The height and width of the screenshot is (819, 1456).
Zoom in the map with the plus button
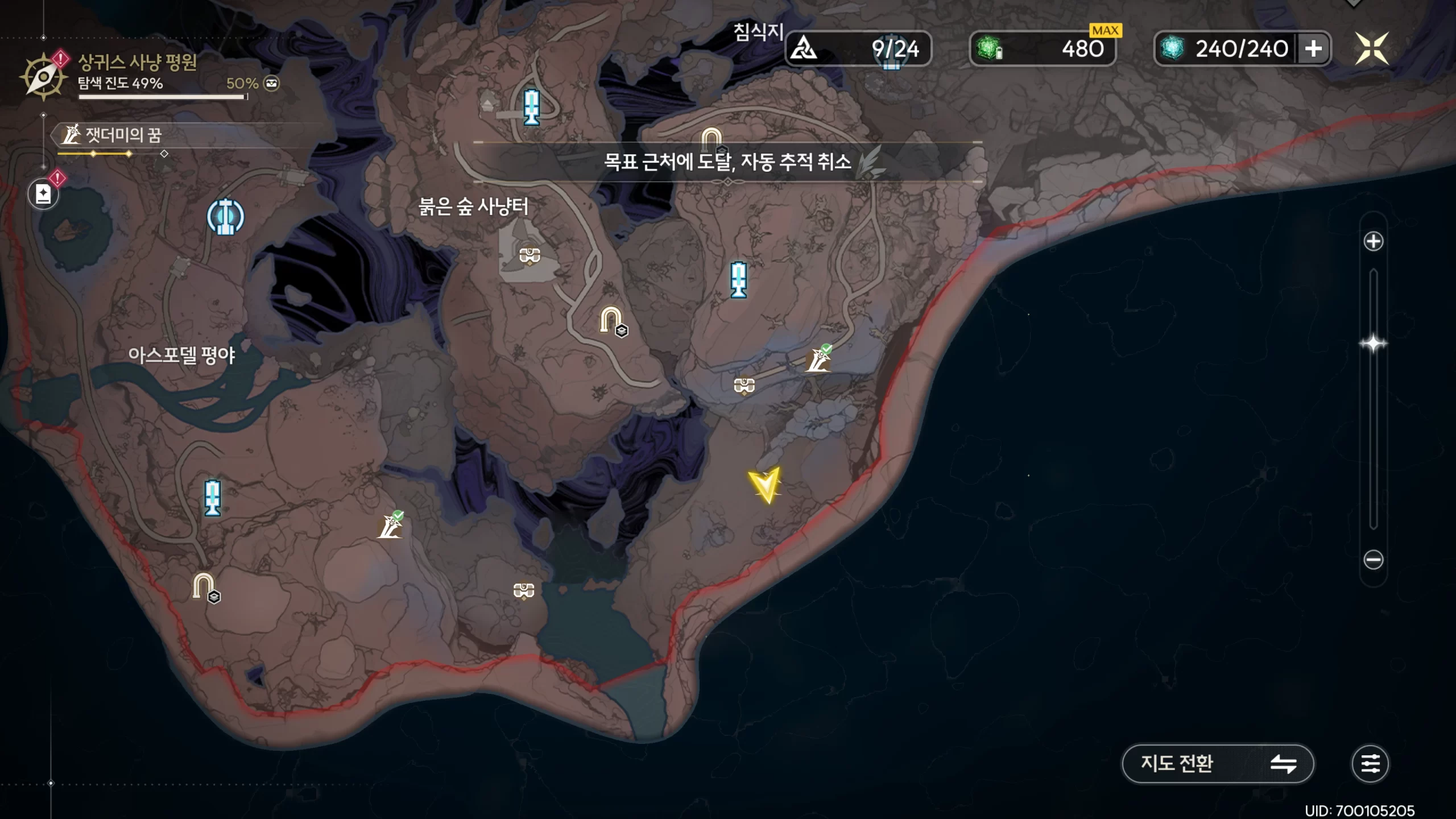1373,241
